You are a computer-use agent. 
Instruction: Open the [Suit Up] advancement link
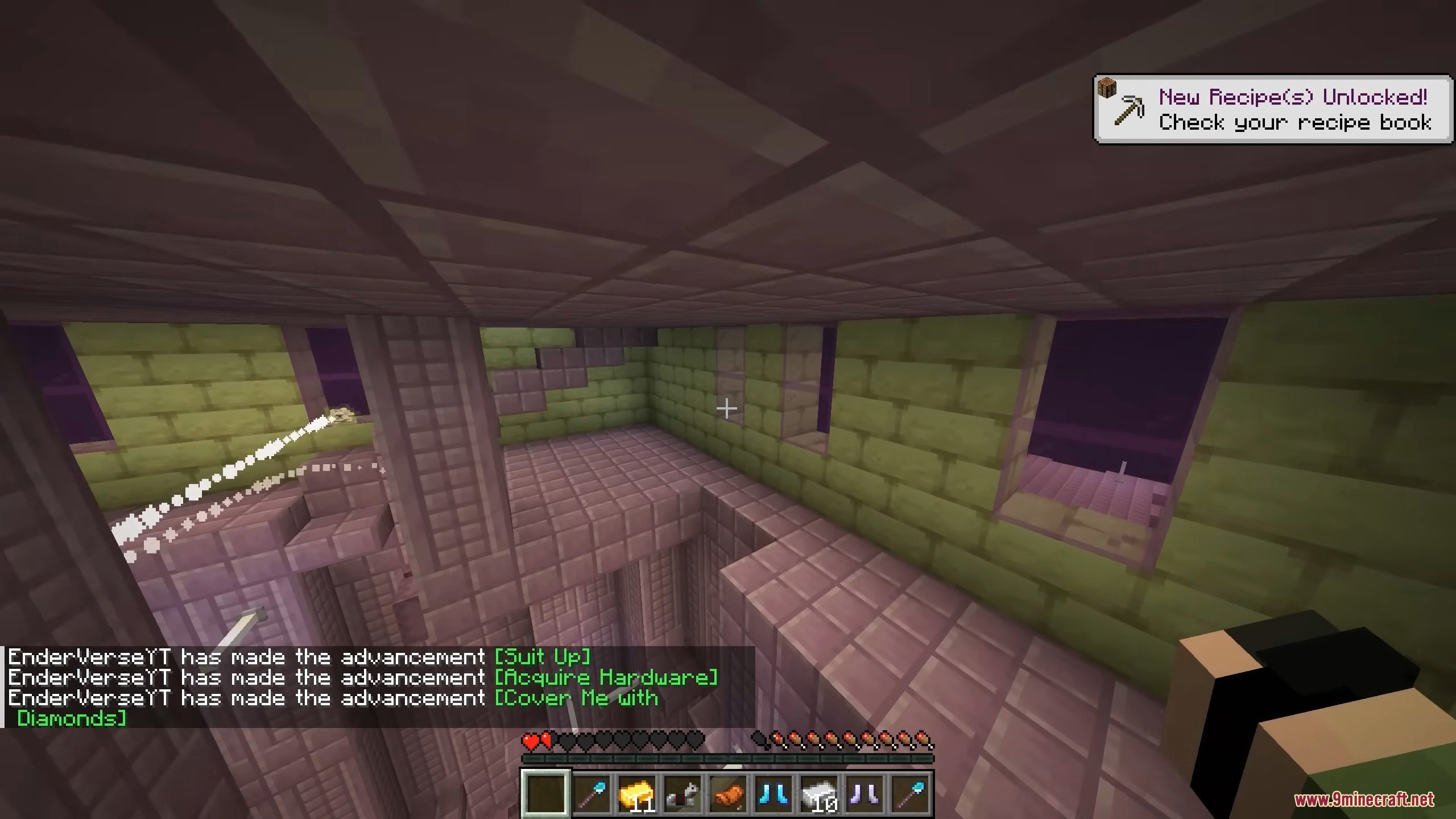(543, 657)
